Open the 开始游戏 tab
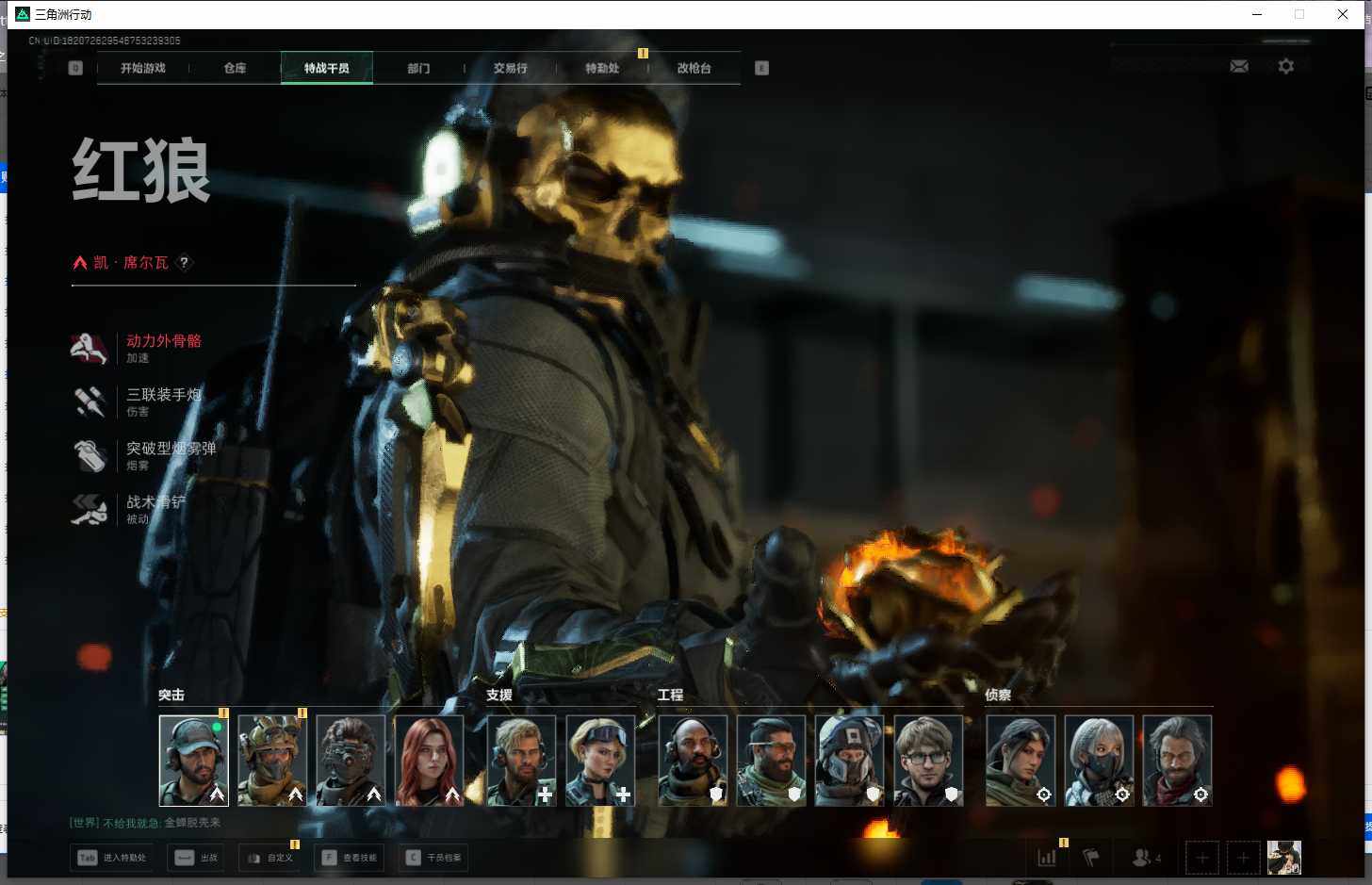Screen dimensions: 1372x885 tap(143, 68)
